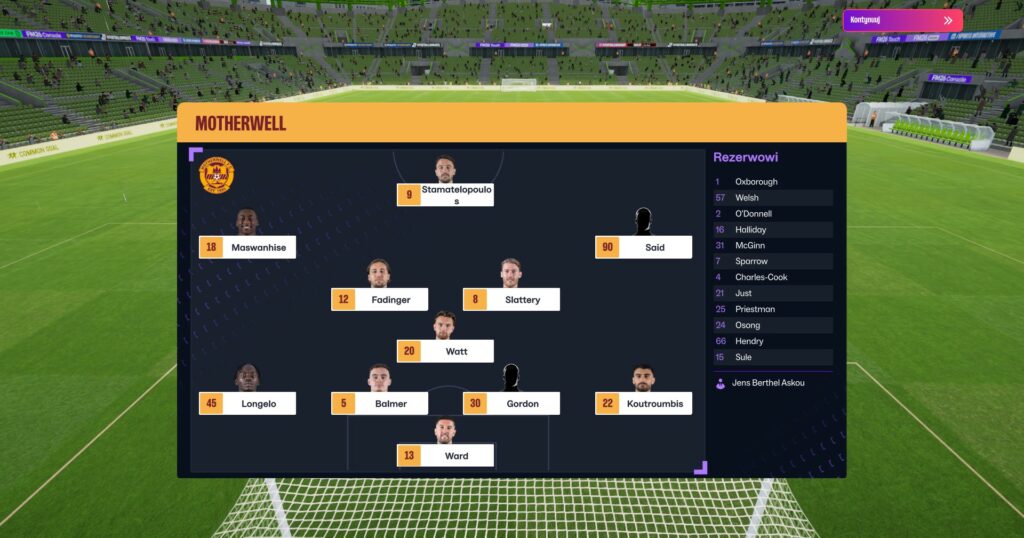Select midfielder Slattery
Image resolution: width=1024 pixels, height=538 pixels.
tap(511, 299)
